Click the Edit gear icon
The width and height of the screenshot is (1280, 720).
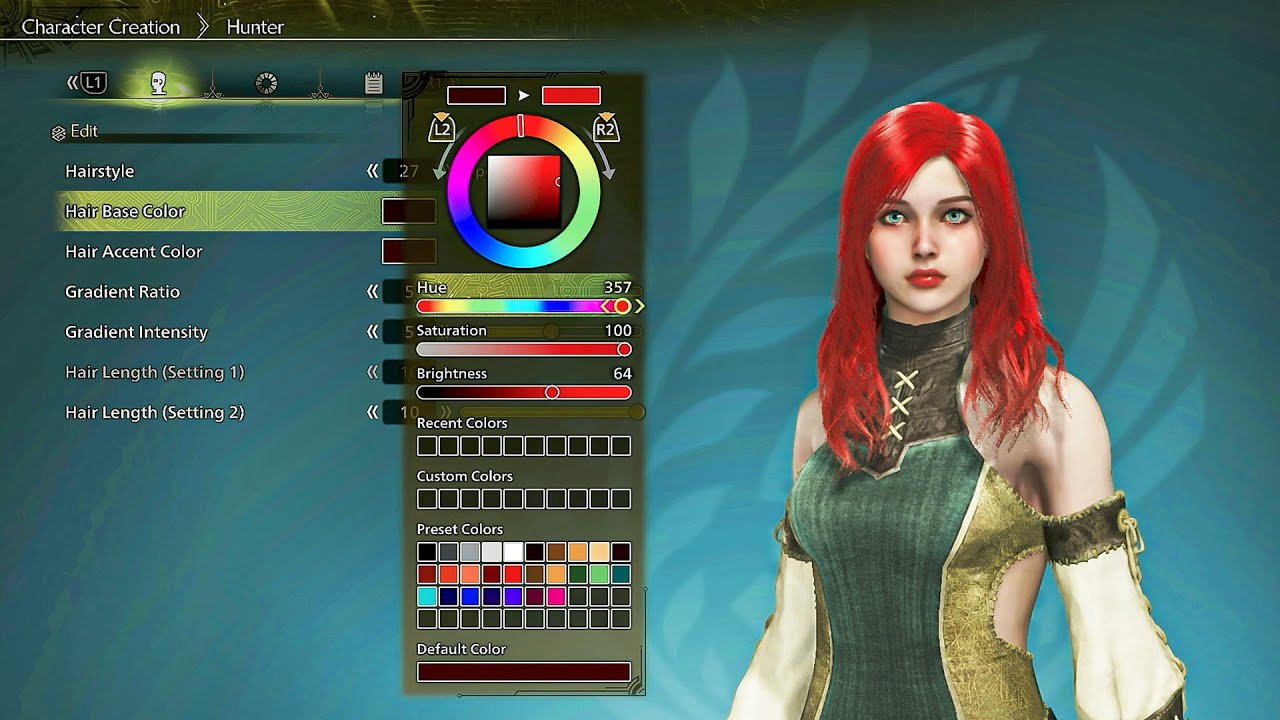pos(57,131)
